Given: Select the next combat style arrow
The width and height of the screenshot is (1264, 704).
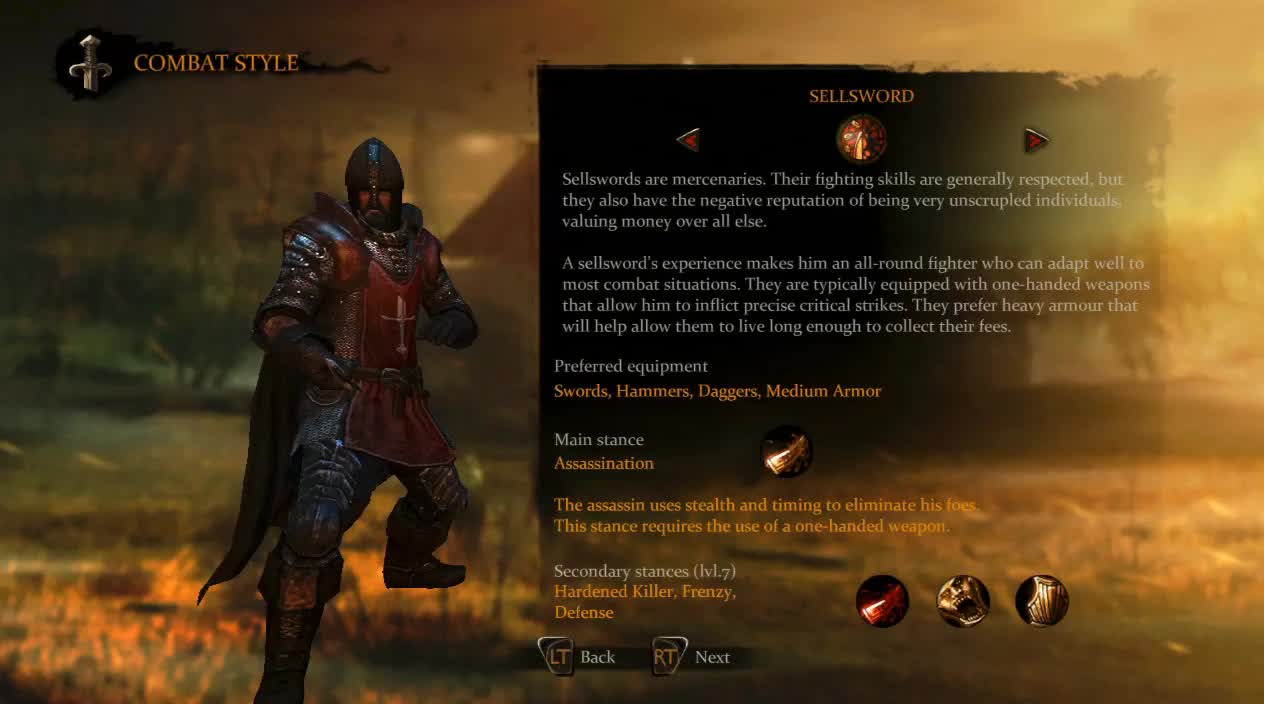Looking at the screenshot, I should [x=1036, y=140].
